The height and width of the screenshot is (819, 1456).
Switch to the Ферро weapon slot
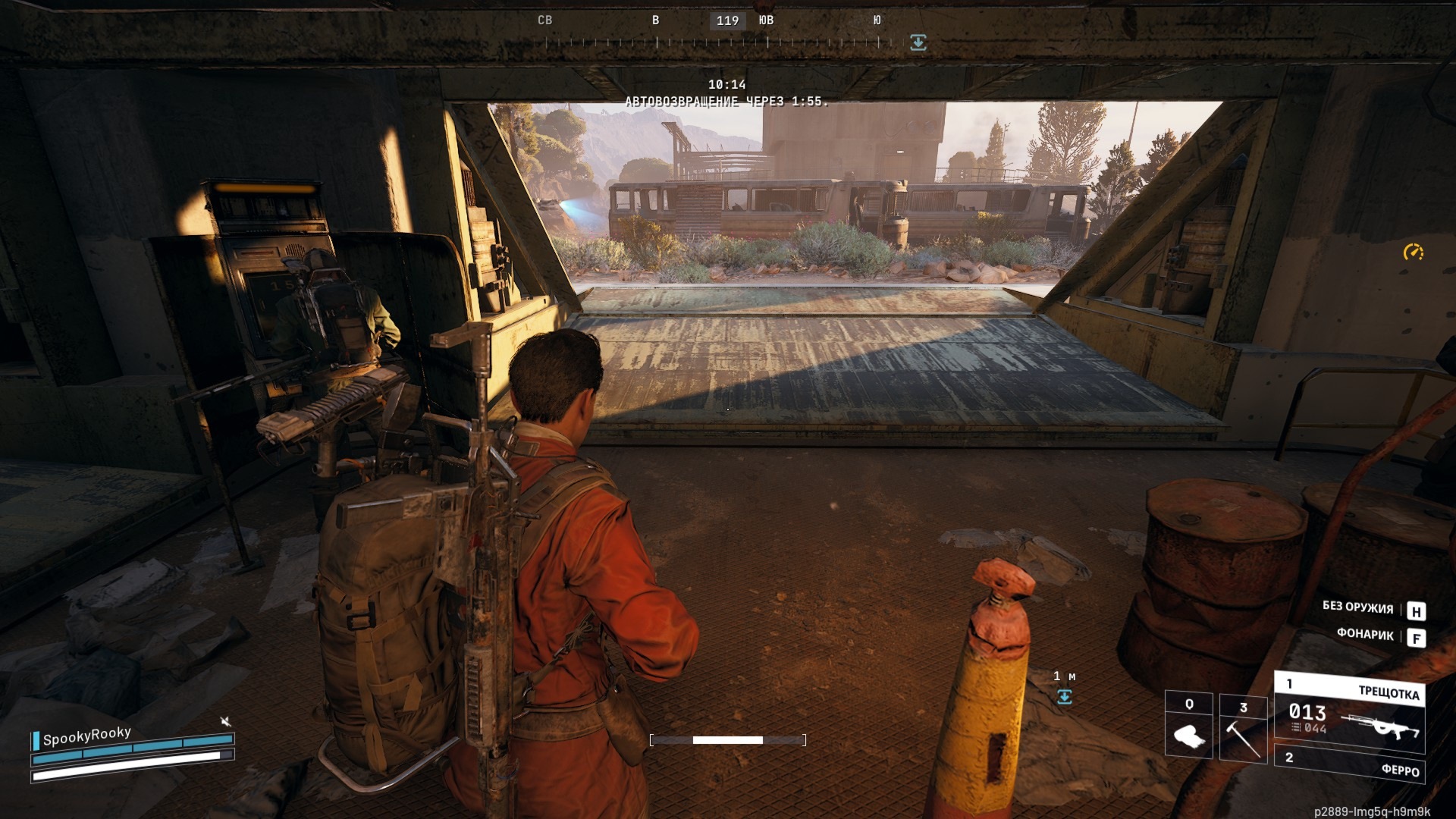pyautogui.click(x=1351, y=764)
